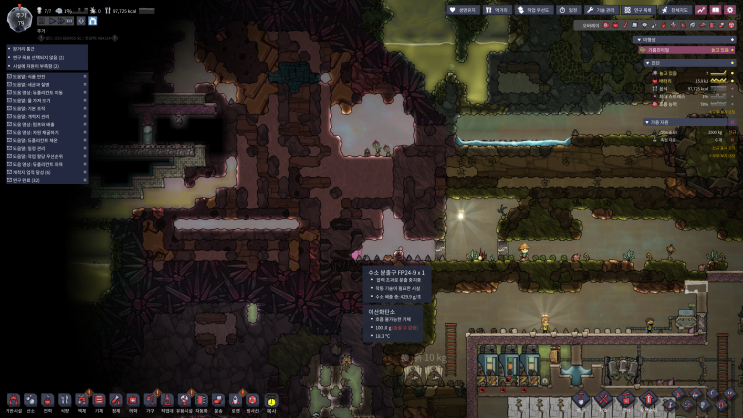Select the 전력 (Power) build category
Screen dimensions: 743x418
tap(47, 402)
